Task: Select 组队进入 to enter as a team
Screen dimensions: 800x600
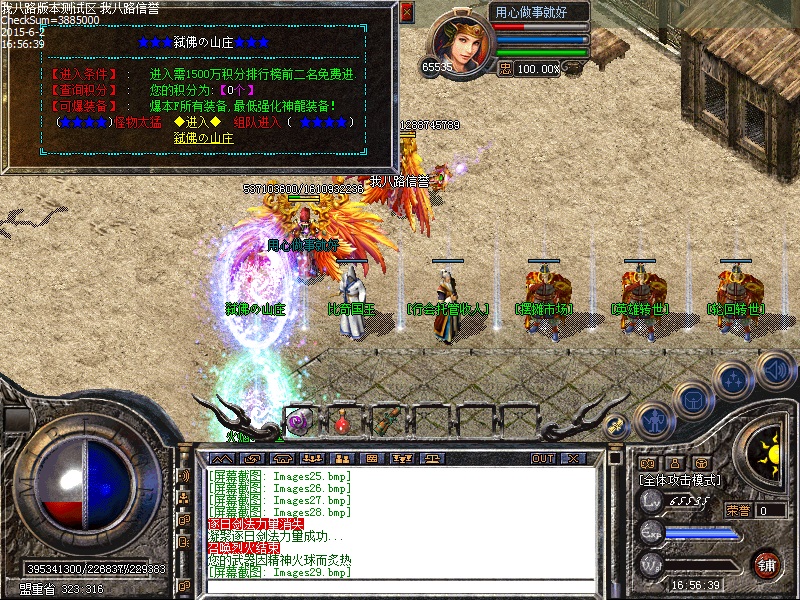Action: 256,122
